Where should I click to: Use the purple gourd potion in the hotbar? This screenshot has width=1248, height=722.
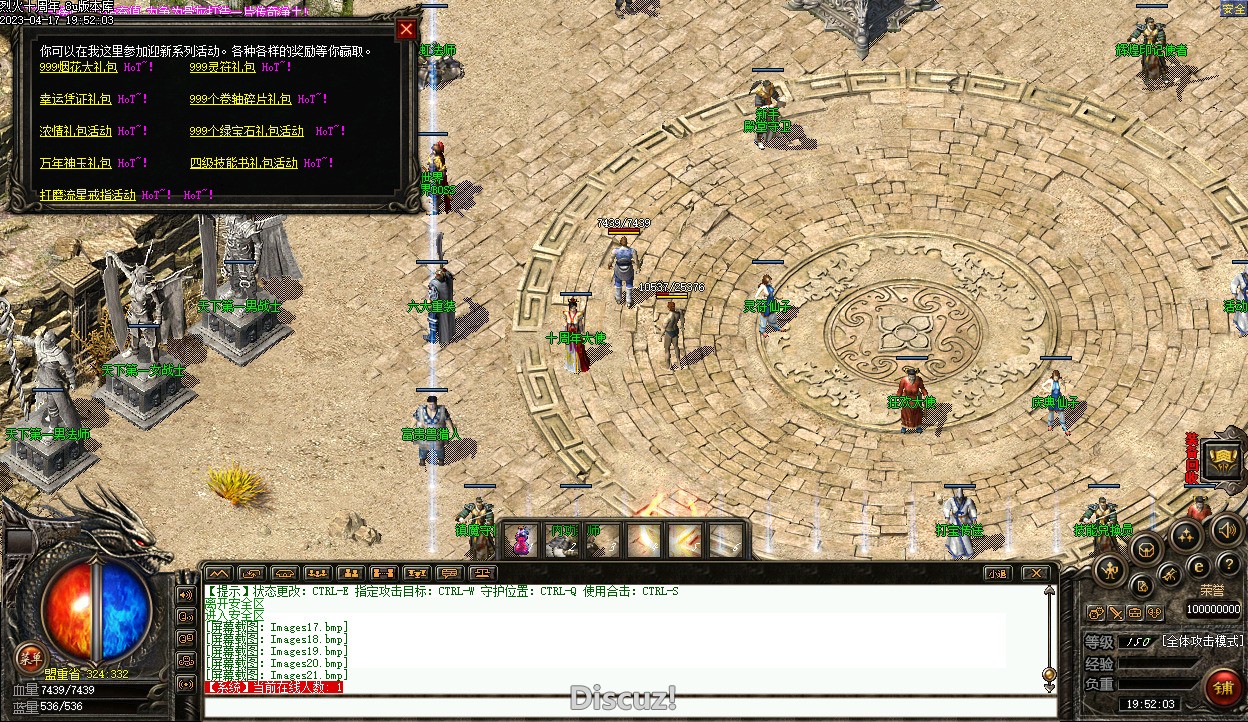pos(520,541)
